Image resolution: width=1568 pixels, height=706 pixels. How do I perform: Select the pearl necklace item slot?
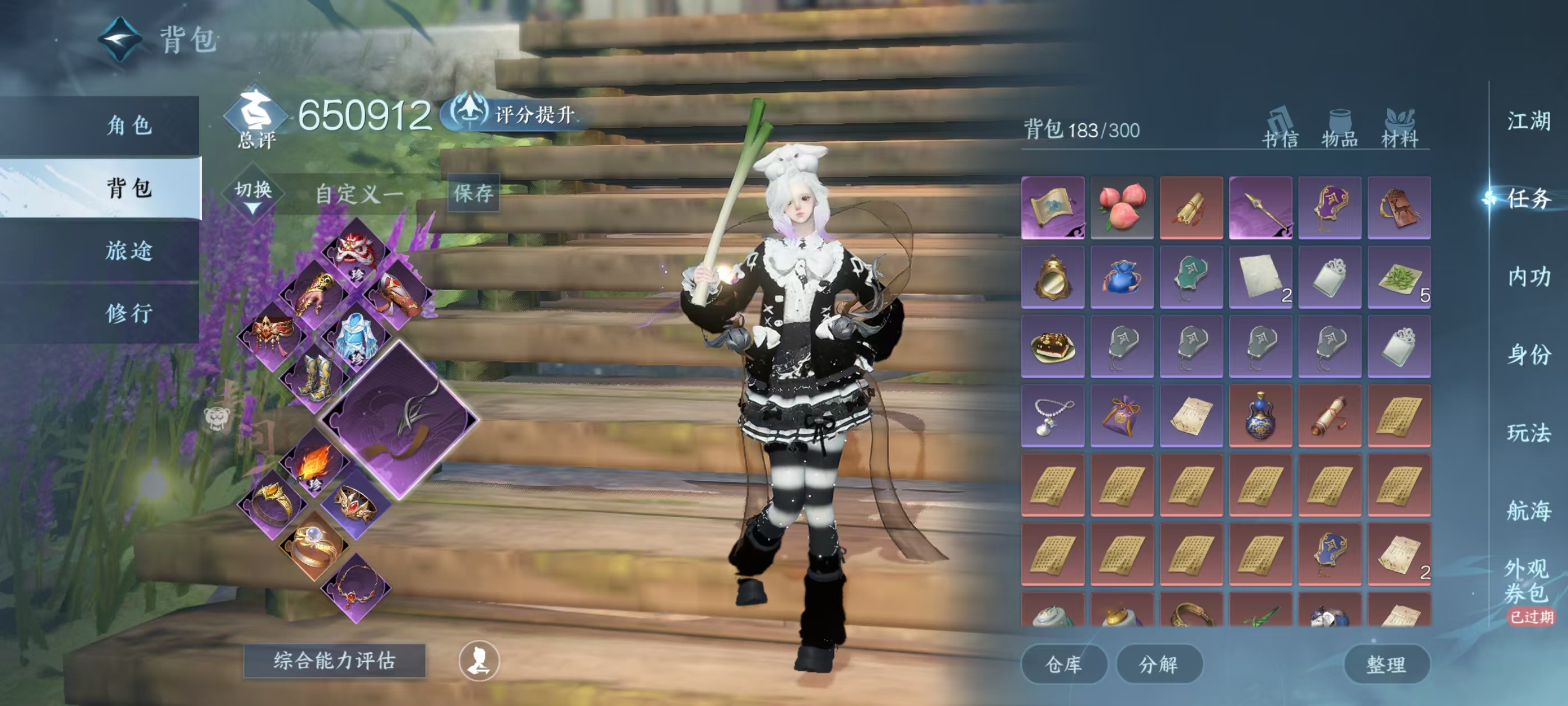coord(1052,415)
